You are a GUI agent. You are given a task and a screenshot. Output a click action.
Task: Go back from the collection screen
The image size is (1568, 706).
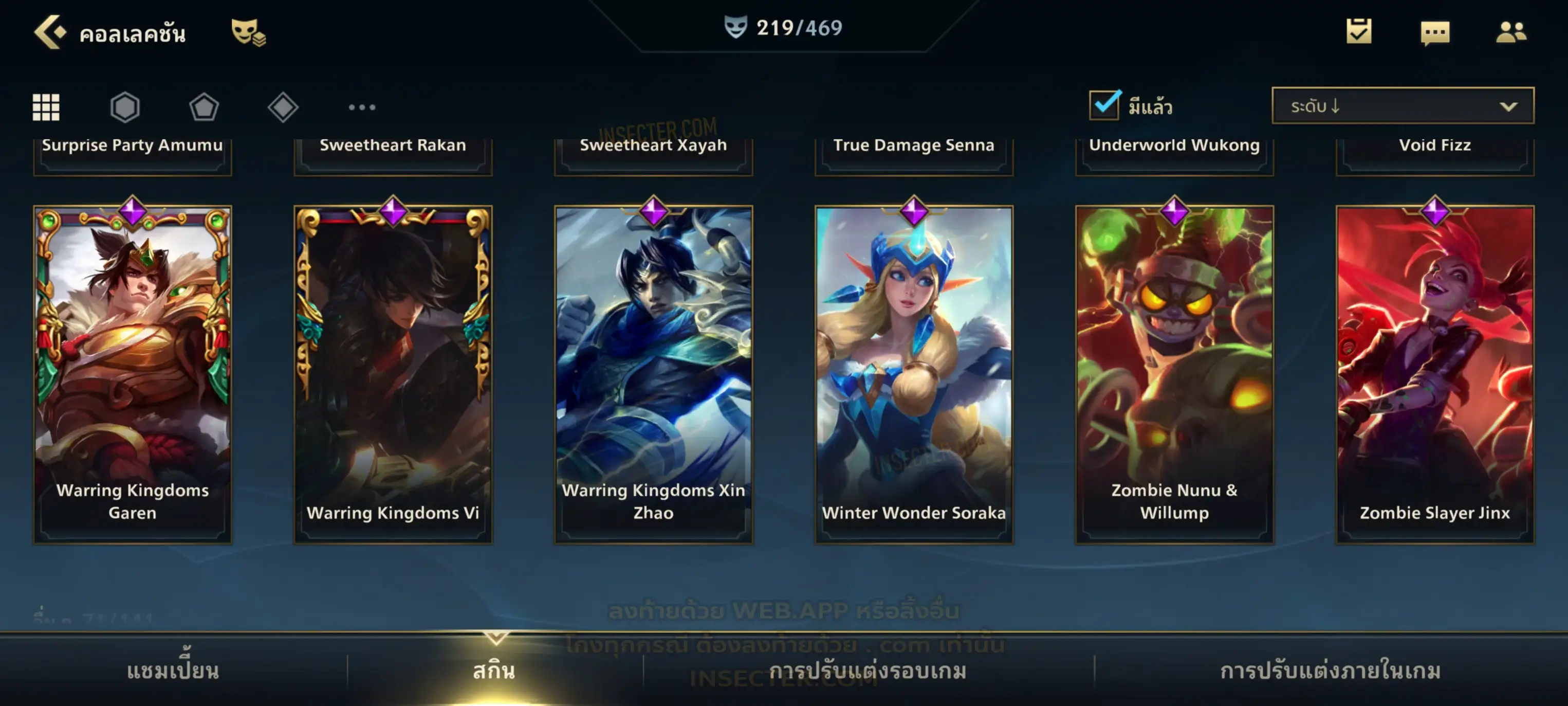[50, 32]
